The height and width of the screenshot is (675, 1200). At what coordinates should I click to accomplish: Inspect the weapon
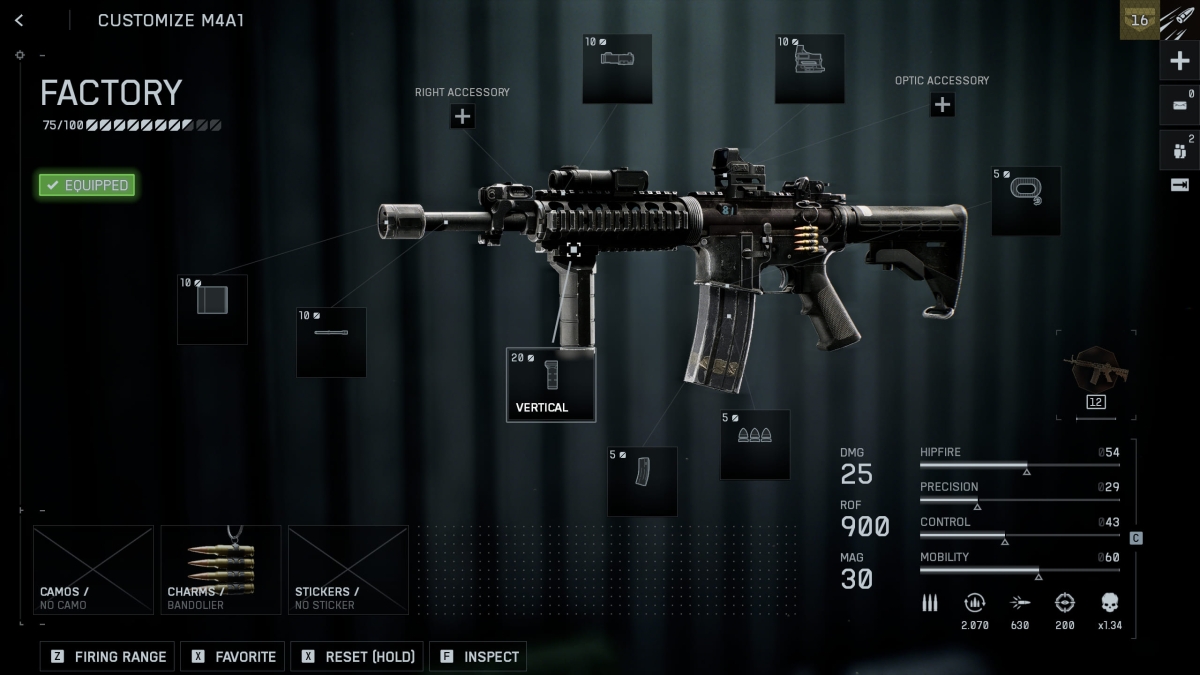point(478,656)
